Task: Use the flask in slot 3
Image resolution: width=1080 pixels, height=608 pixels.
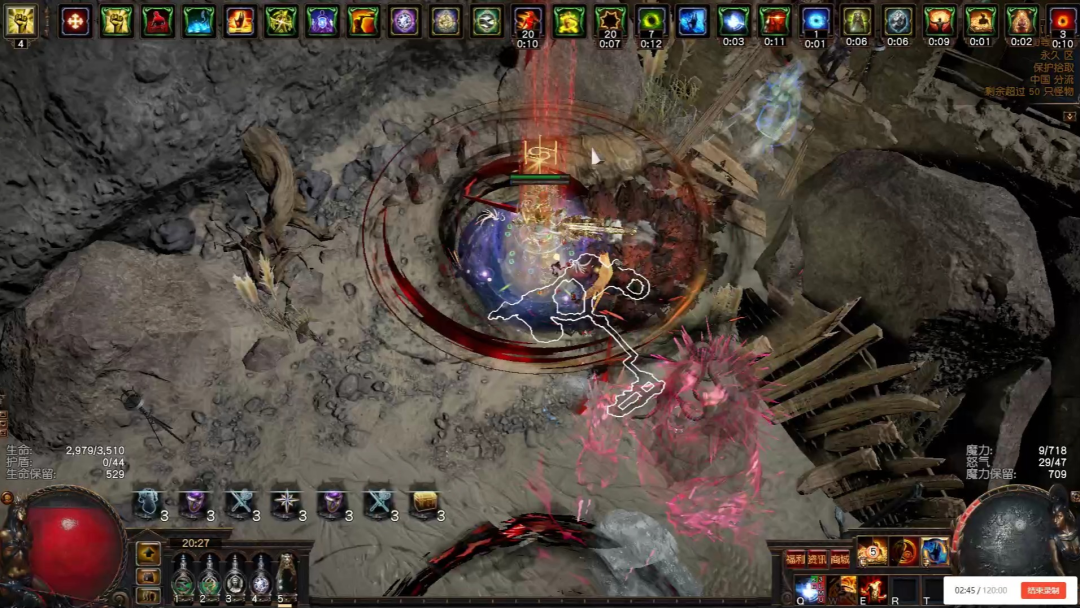Action: [235, 578]
